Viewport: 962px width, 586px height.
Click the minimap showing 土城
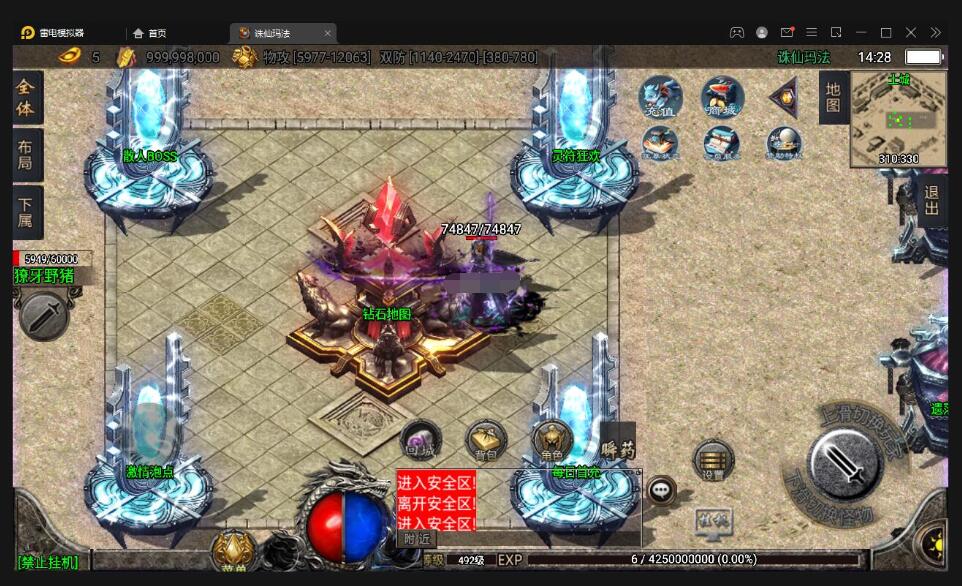[x=898, y=120]
